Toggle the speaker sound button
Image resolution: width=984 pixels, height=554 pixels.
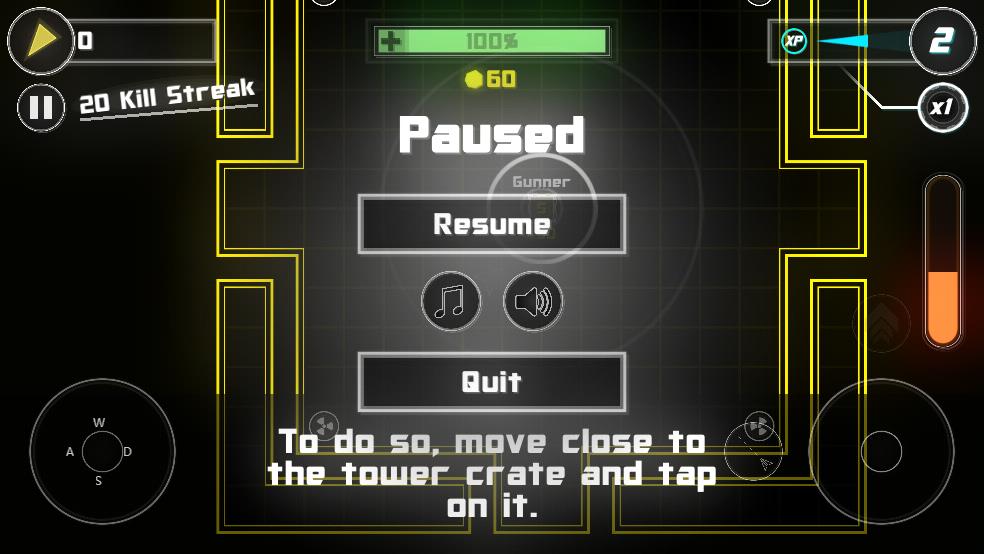pos(533,301)
